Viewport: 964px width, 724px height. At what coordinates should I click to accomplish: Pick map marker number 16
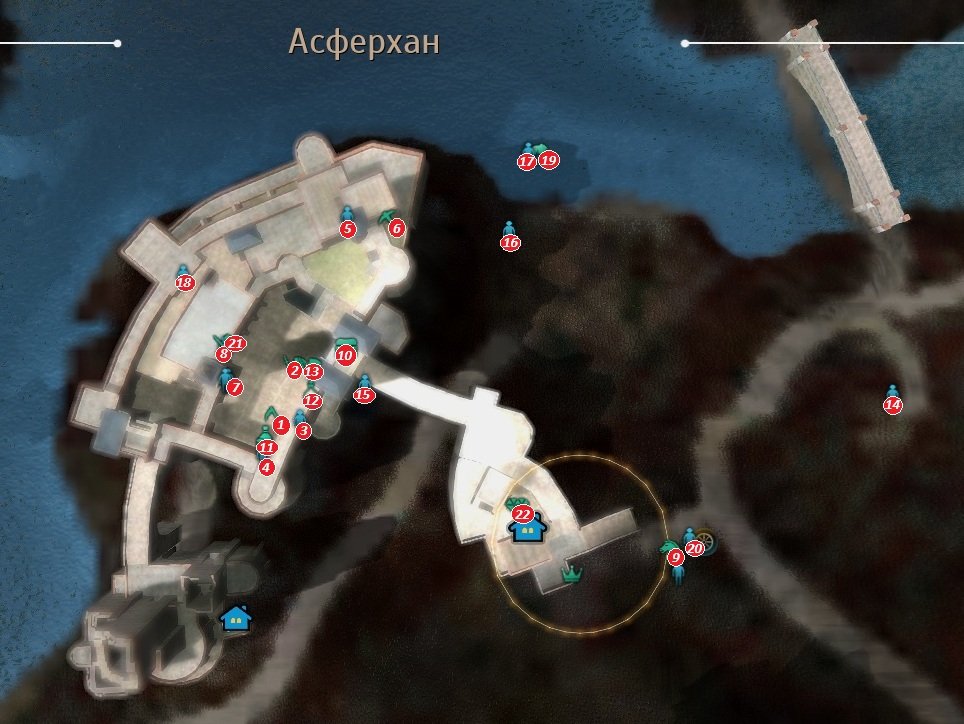tap(510, 242)
